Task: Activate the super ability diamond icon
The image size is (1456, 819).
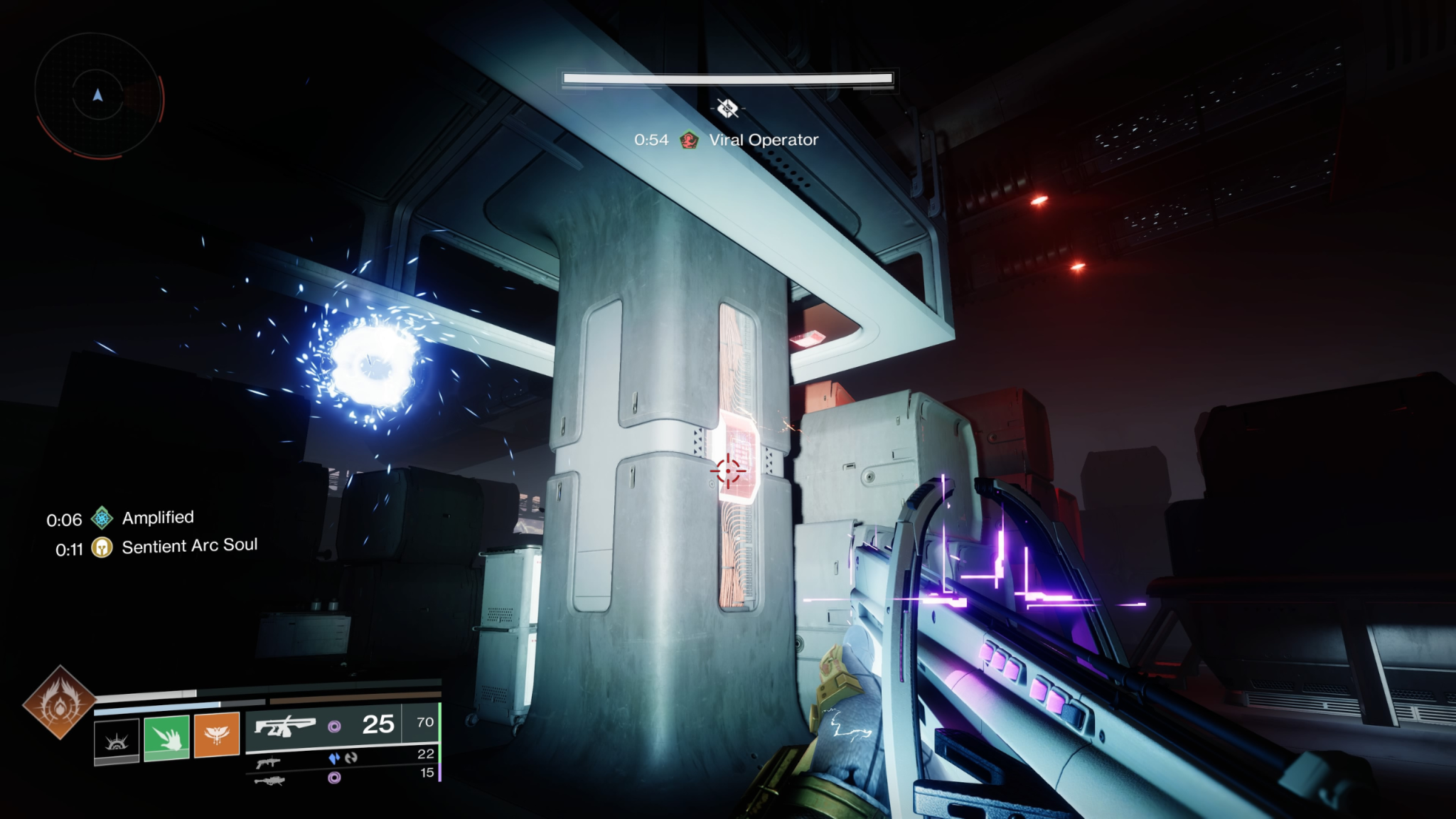Action: tap(59, 702)
